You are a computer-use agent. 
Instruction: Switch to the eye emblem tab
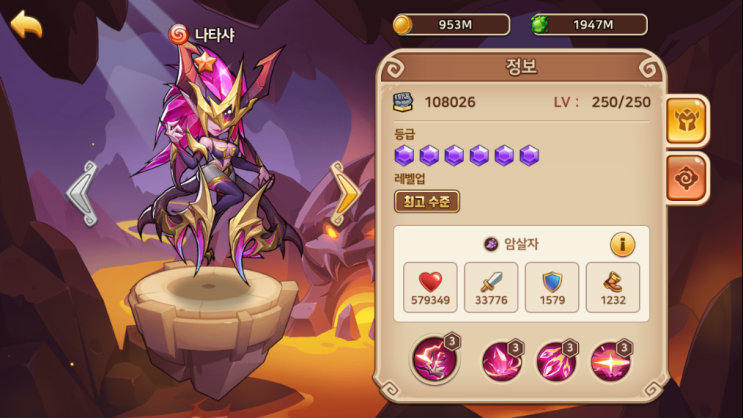(687, 178)
